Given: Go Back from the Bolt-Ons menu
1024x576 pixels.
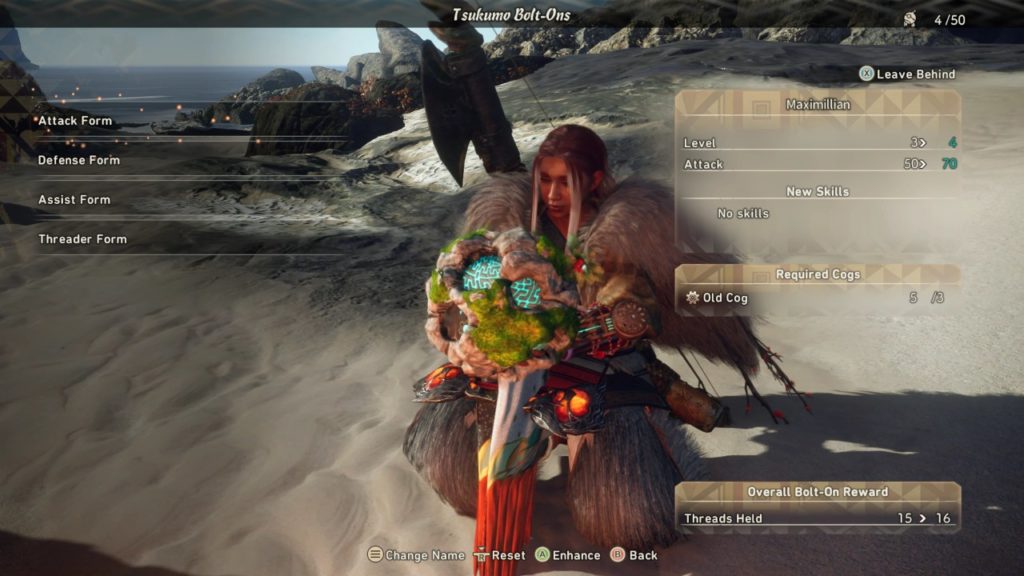Looking at the screenshot, I should coord(634,555).
